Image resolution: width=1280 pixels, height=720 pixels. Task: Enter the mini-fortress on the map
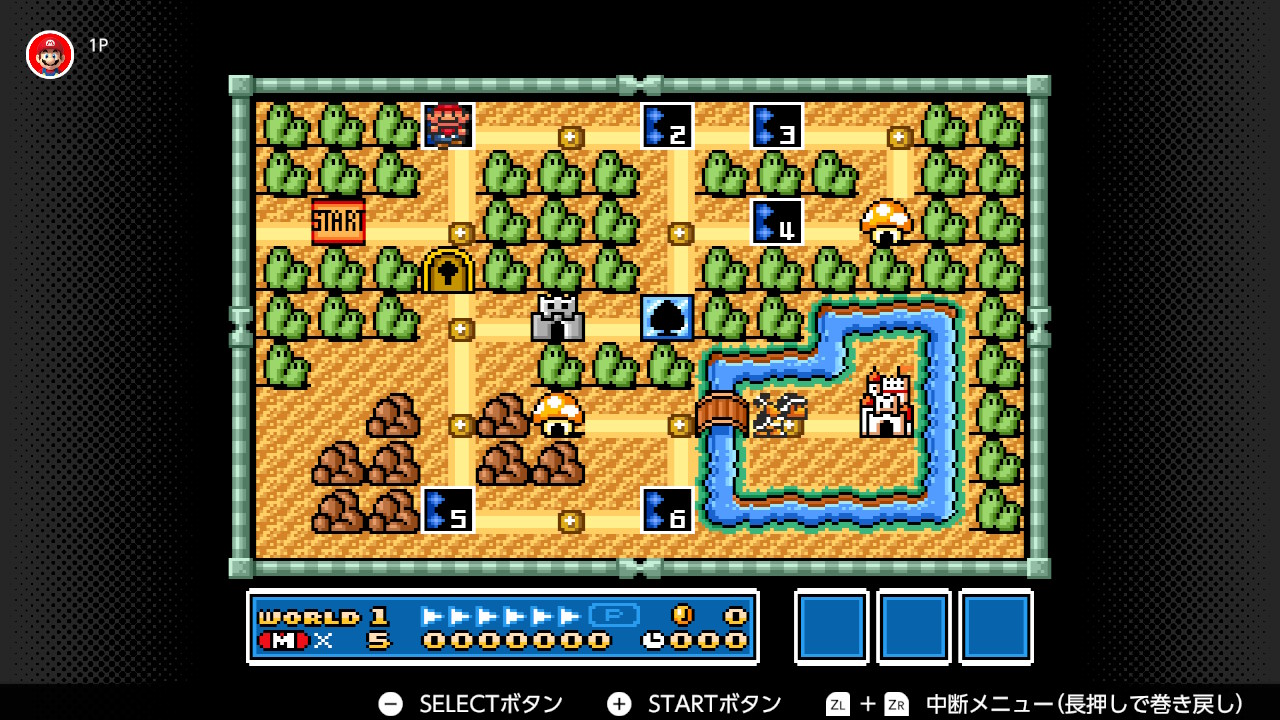(558, 319)
